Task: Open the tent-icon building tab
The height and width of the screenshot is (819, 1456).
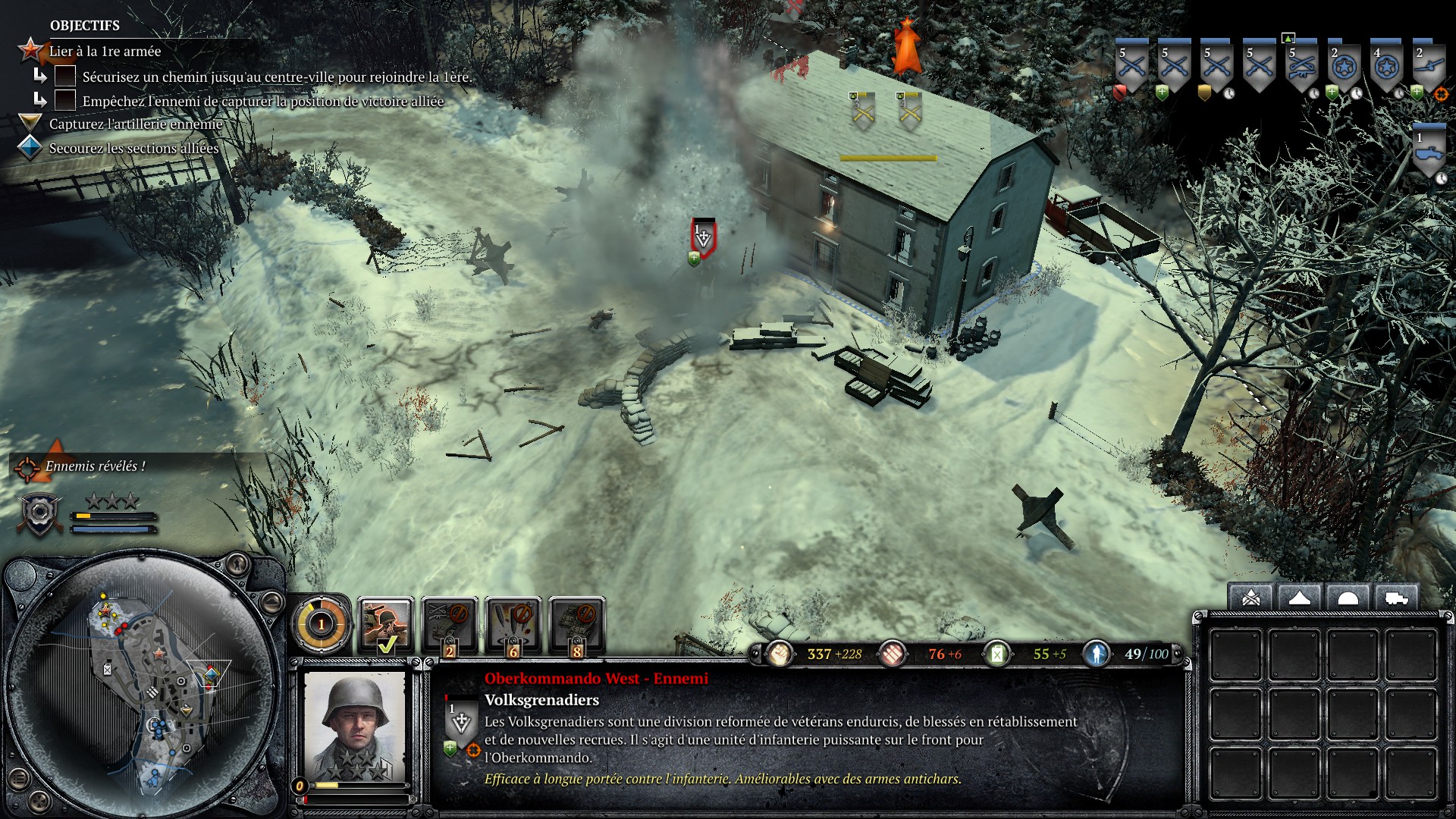Action: pyautogui.click(x=1299, y=598)
